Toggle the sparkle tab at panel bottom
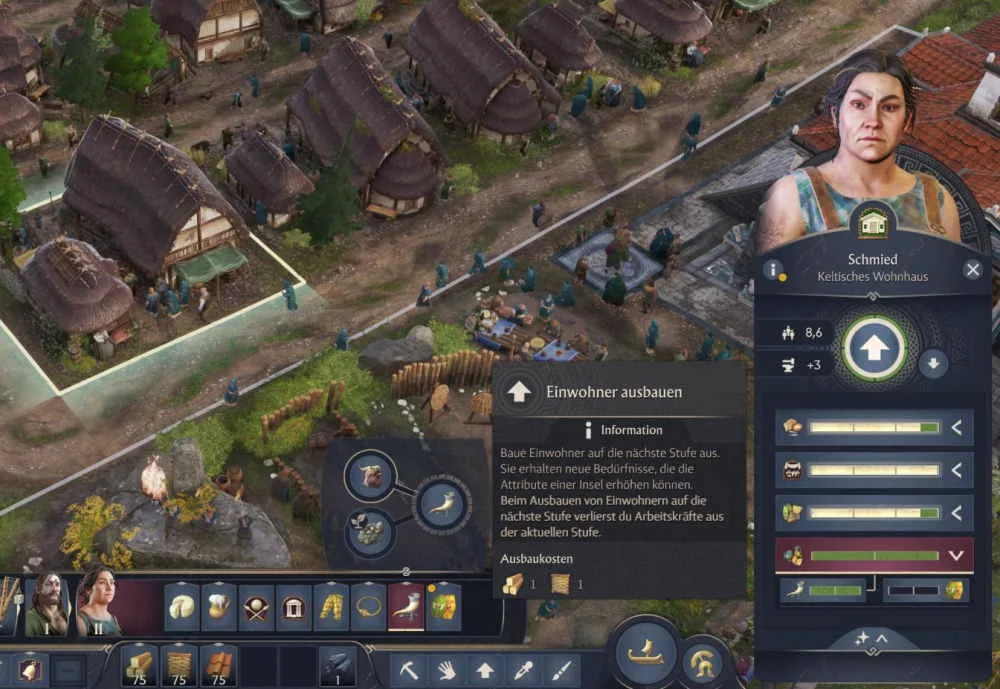This screenshot has height=689, width=1000. tap(872, 638)
